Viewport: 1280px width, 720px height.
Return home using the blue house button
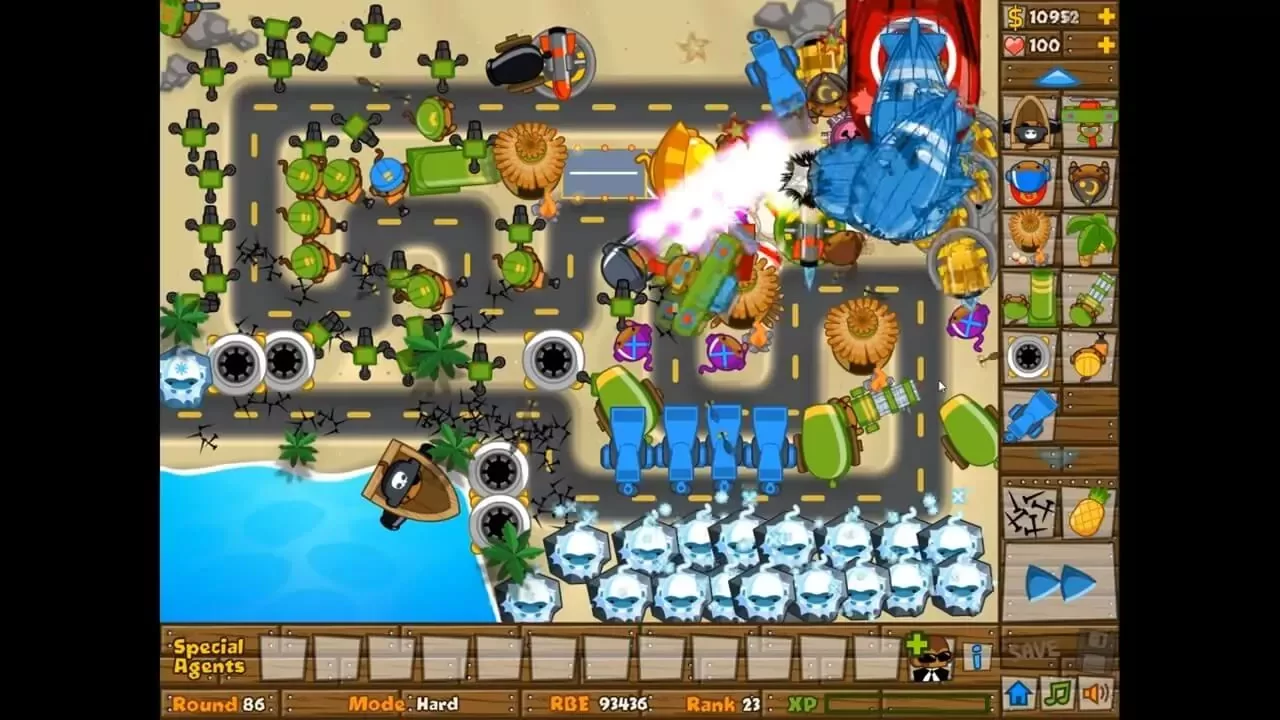(x=1019, y=692)
